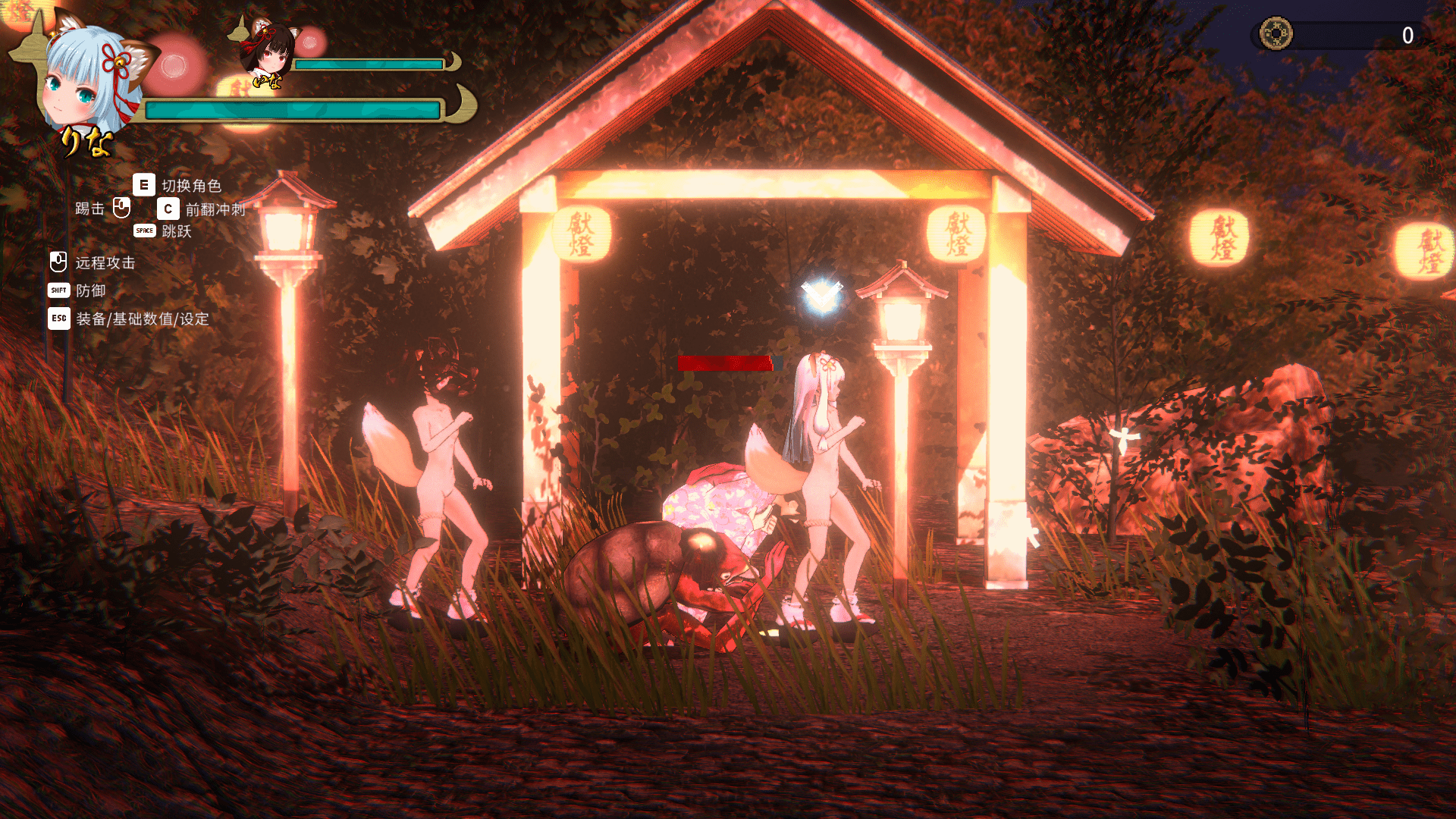This screenshot has height=819, width=1456.
Task: Select the black-haired partner character portrait
Action: point(266,51)
